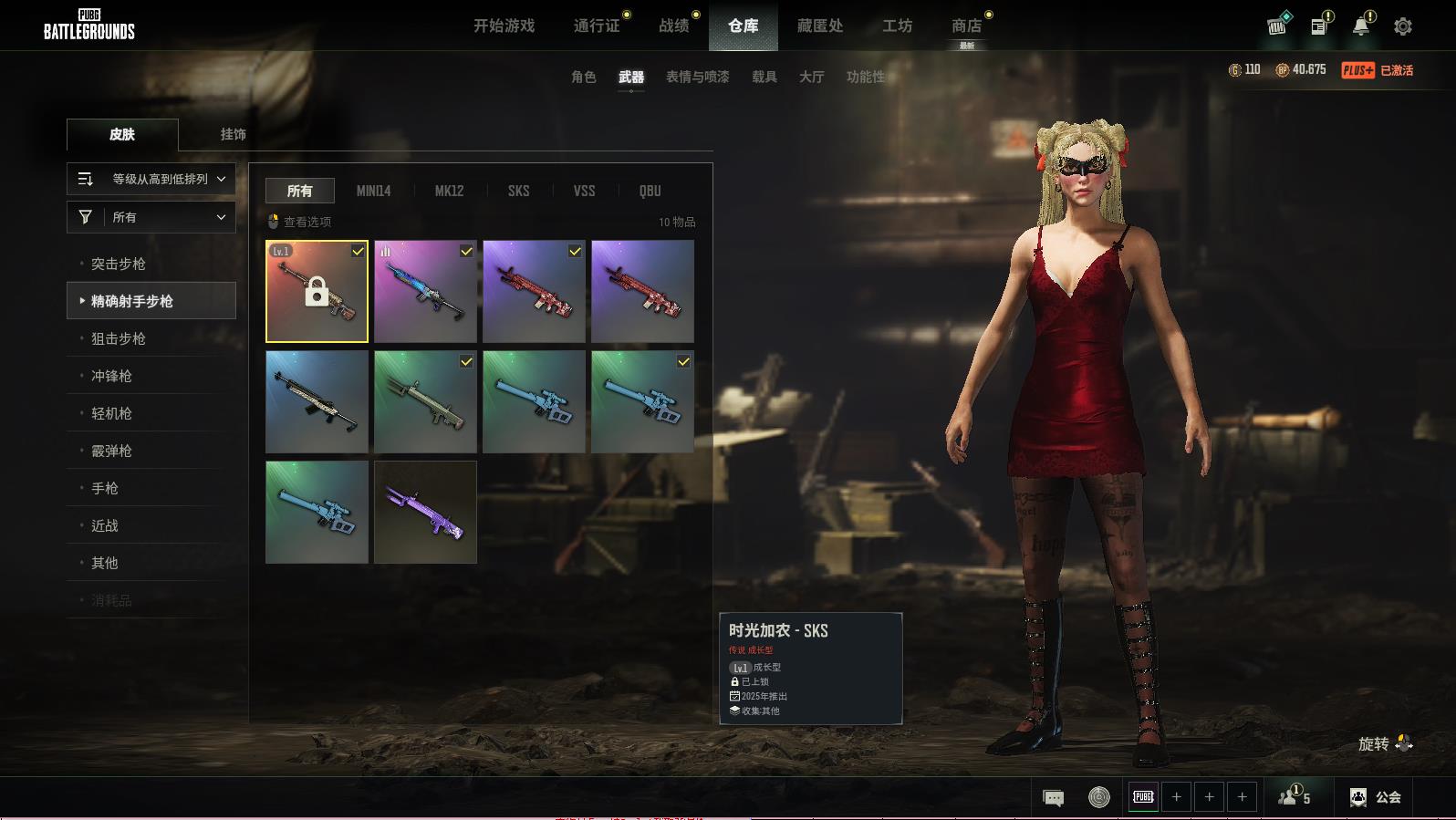Image resolution: width=1456 pixels, height=820 pixels.
Task: Go to the 通行证 pass page
Action: coord(597,26)
